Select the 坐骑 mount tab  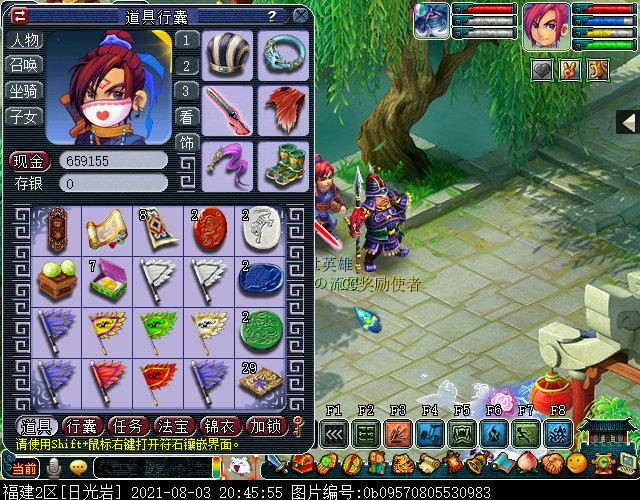pos(25,91)
